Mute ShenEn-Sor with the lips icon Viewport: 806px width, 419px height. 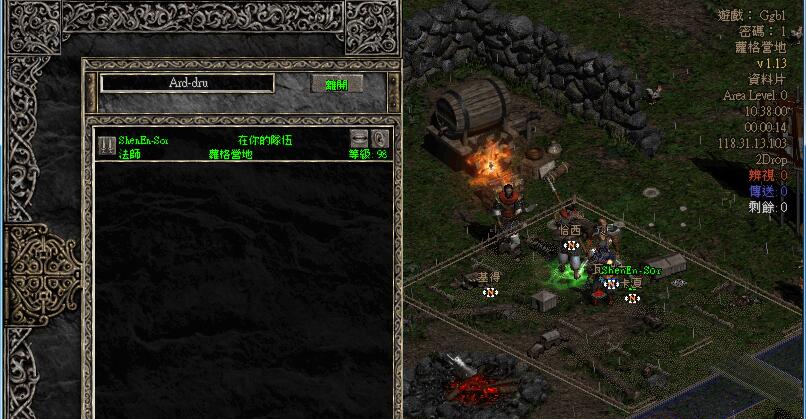click(x=360, y=138)
